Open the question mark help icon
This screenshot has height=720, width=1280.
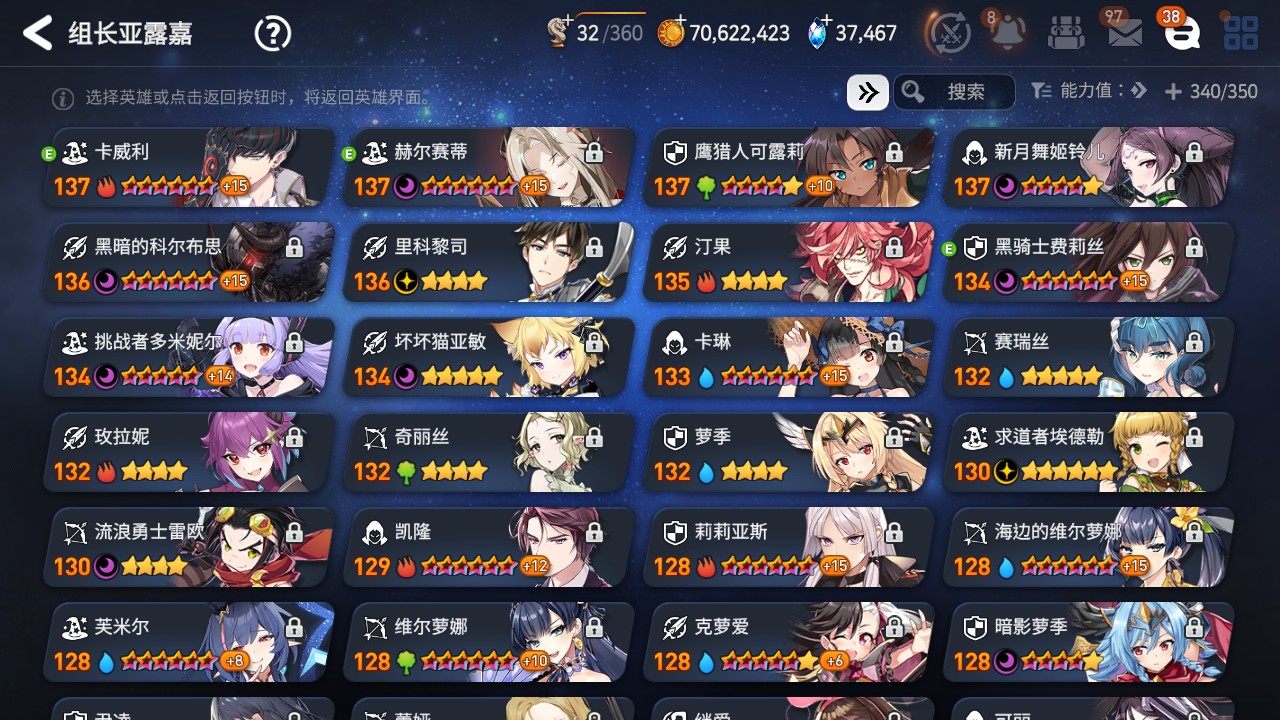(x=272, y=34)
